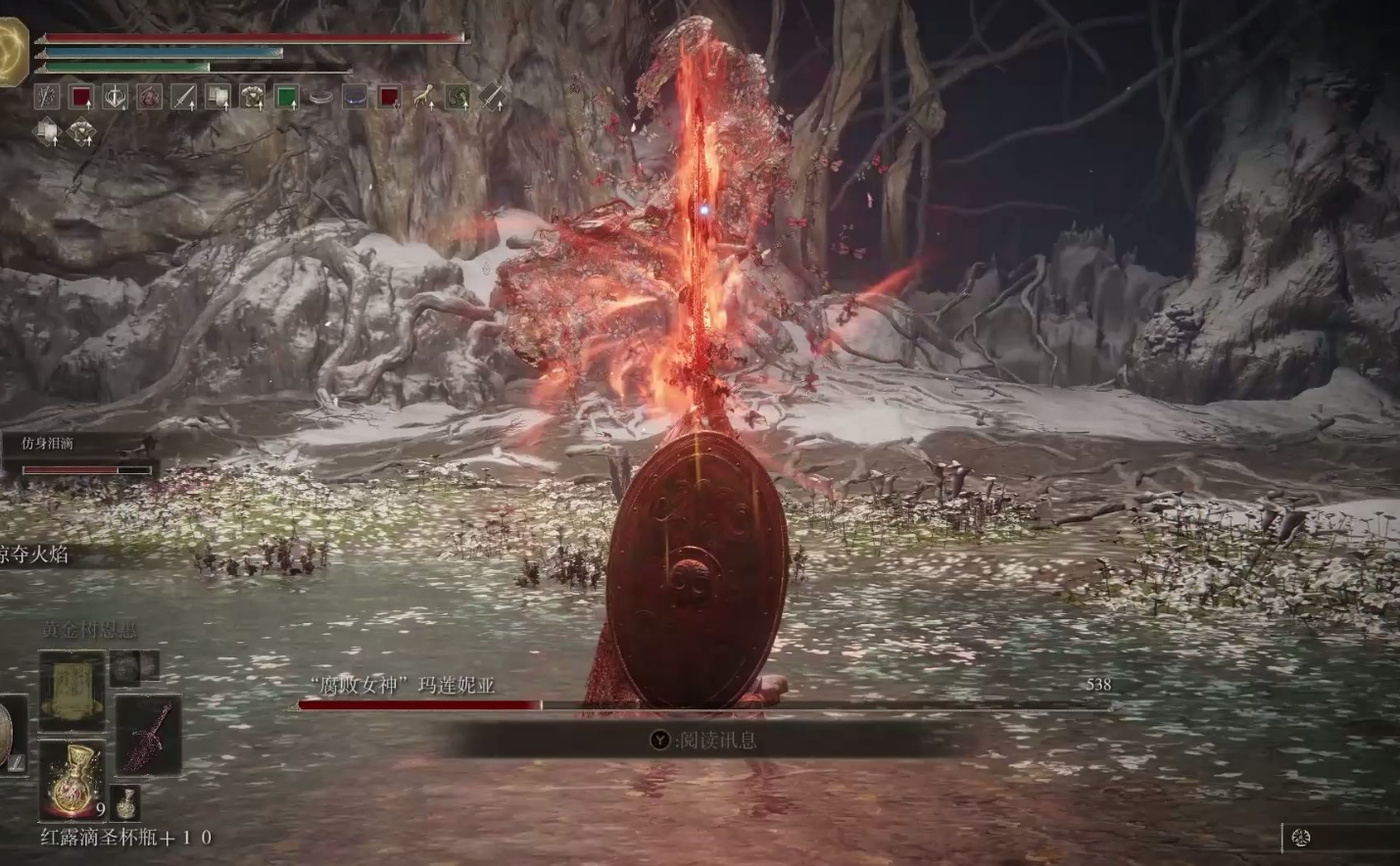Select the diamond-framed armor buff icon
The height and width of the screenshot is (866, 1400).
point(81,131)
